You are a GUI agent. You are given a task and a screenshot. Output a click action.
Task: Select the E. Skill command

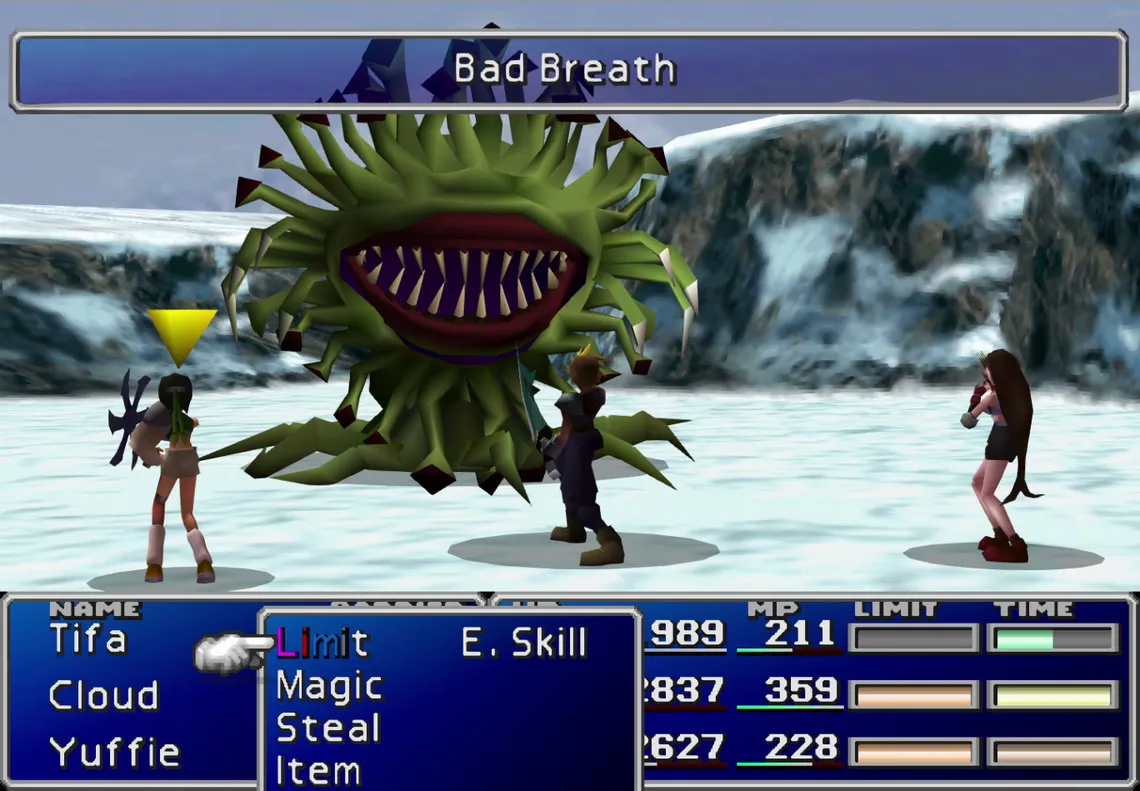523,643
